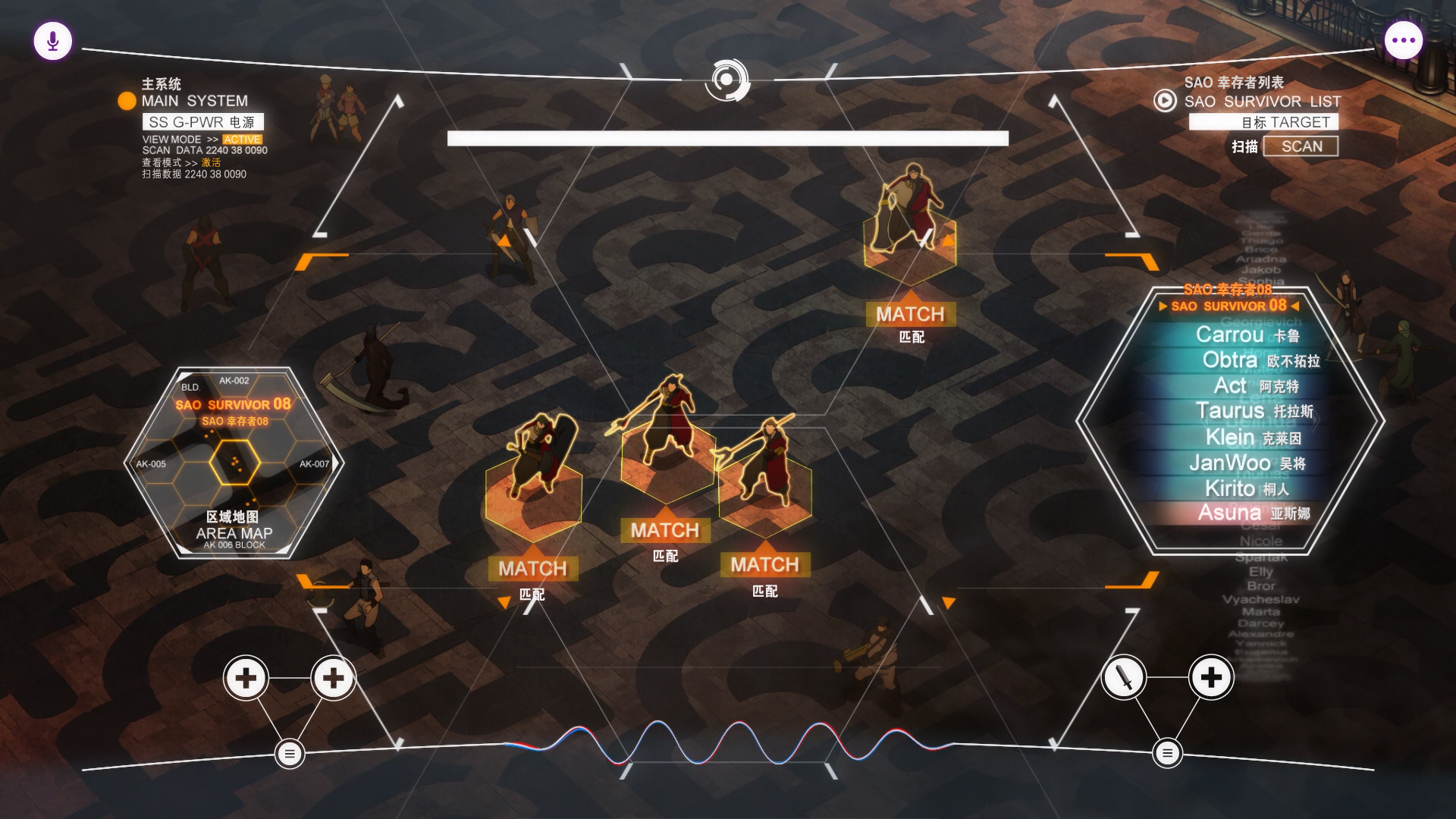Choose Taurus in the survivor list
The width and height of the screenshot is (1456, 819).
click(x=1254, y=411)
